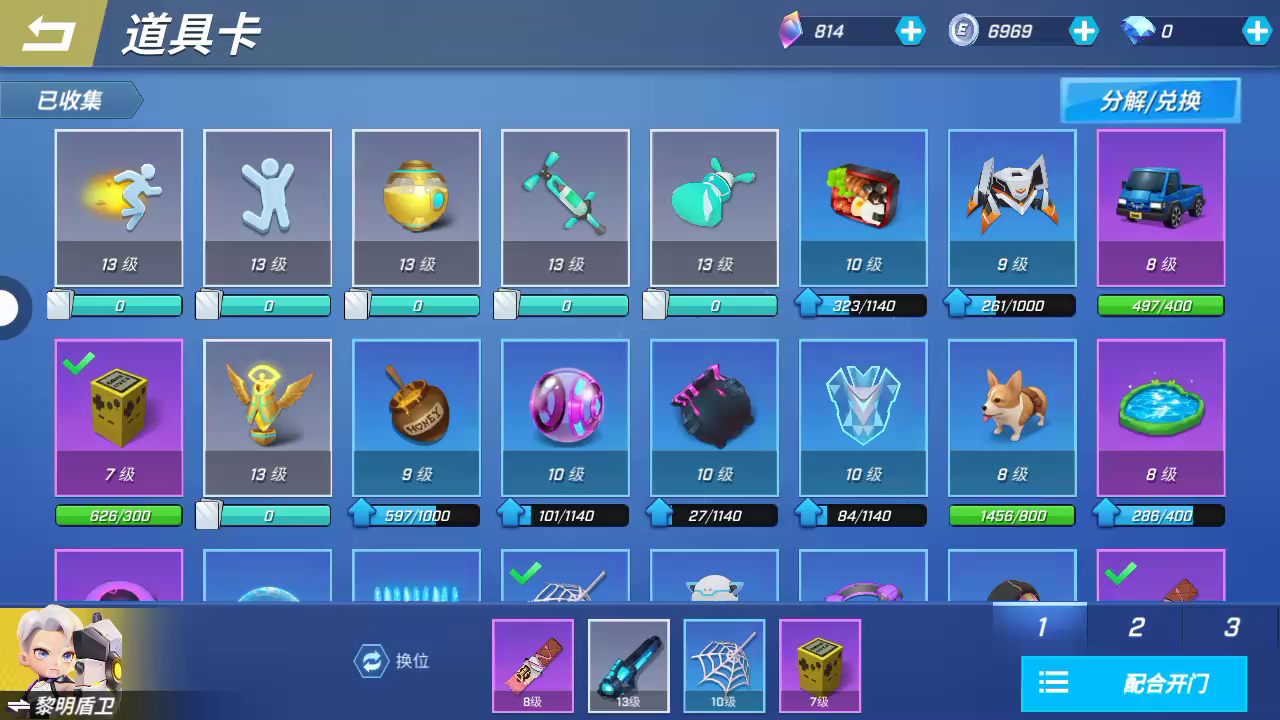Click the 换位 swap position button

coord(393,661)
